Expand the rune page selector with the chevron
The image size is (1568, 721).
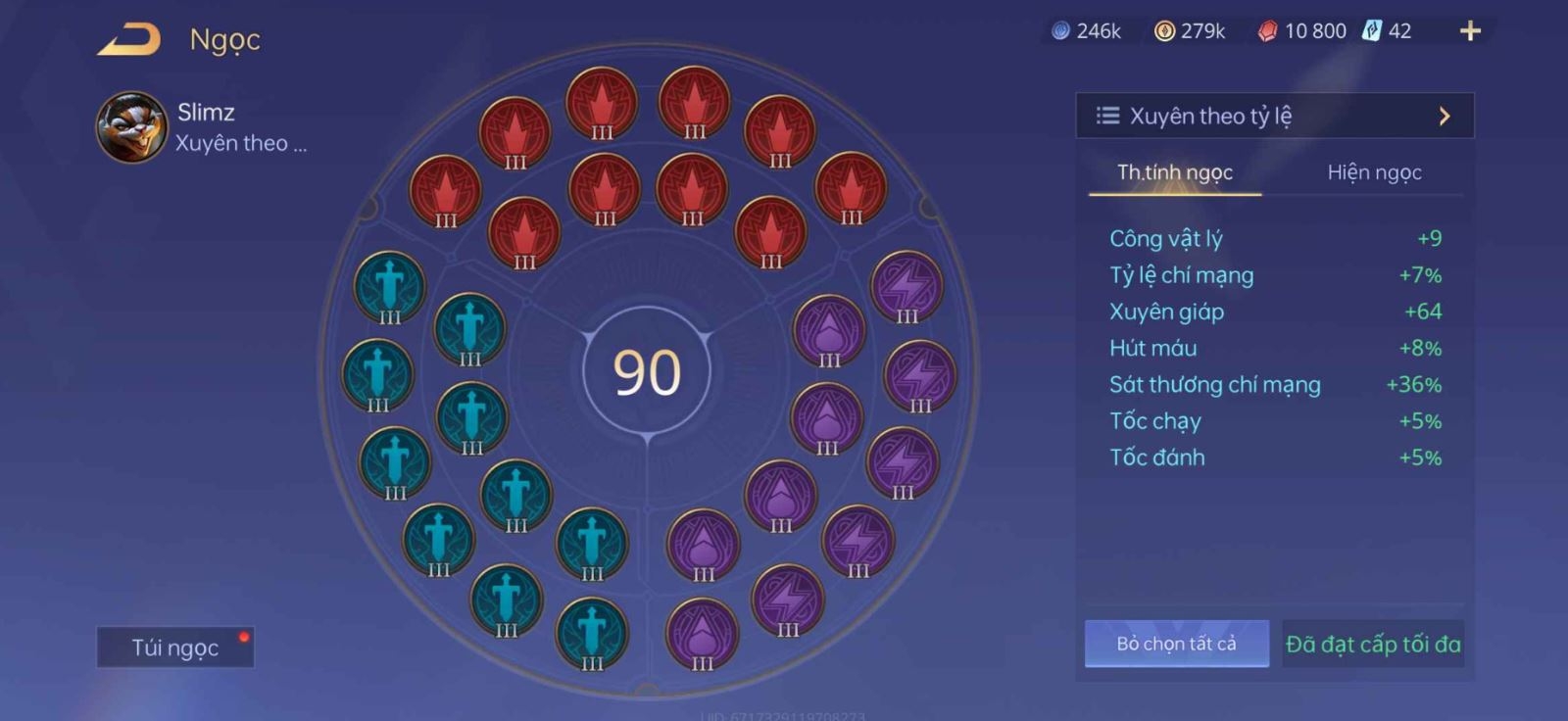pyautogui.click(x=1445, y=115)
